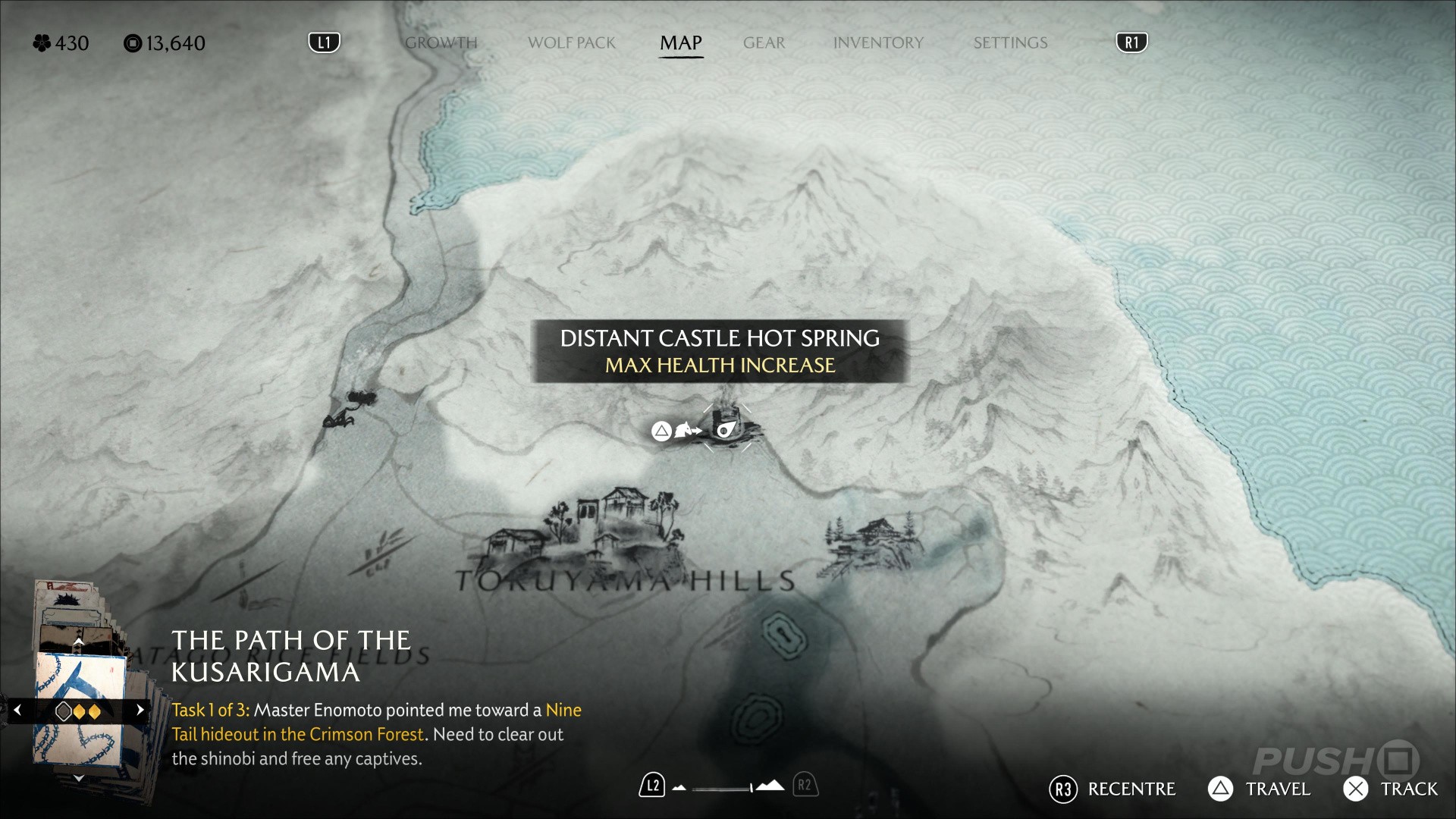Viewport: 1456px width, 819px height.
Task: Open the Wolf Pack tab
Action: [x=571, y=43]
